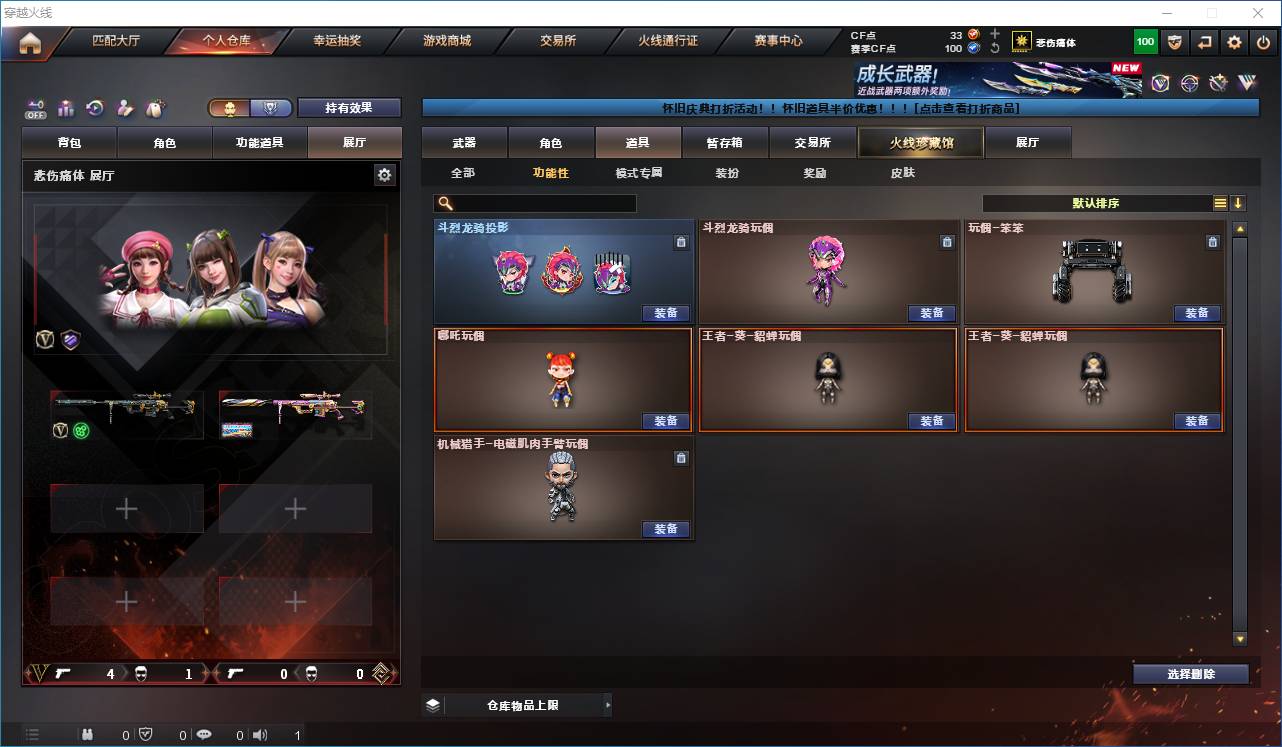Mute the speaker icon on the bottom bar
The height and width of the screenshot is (747, 1282).
pos(260,733)
